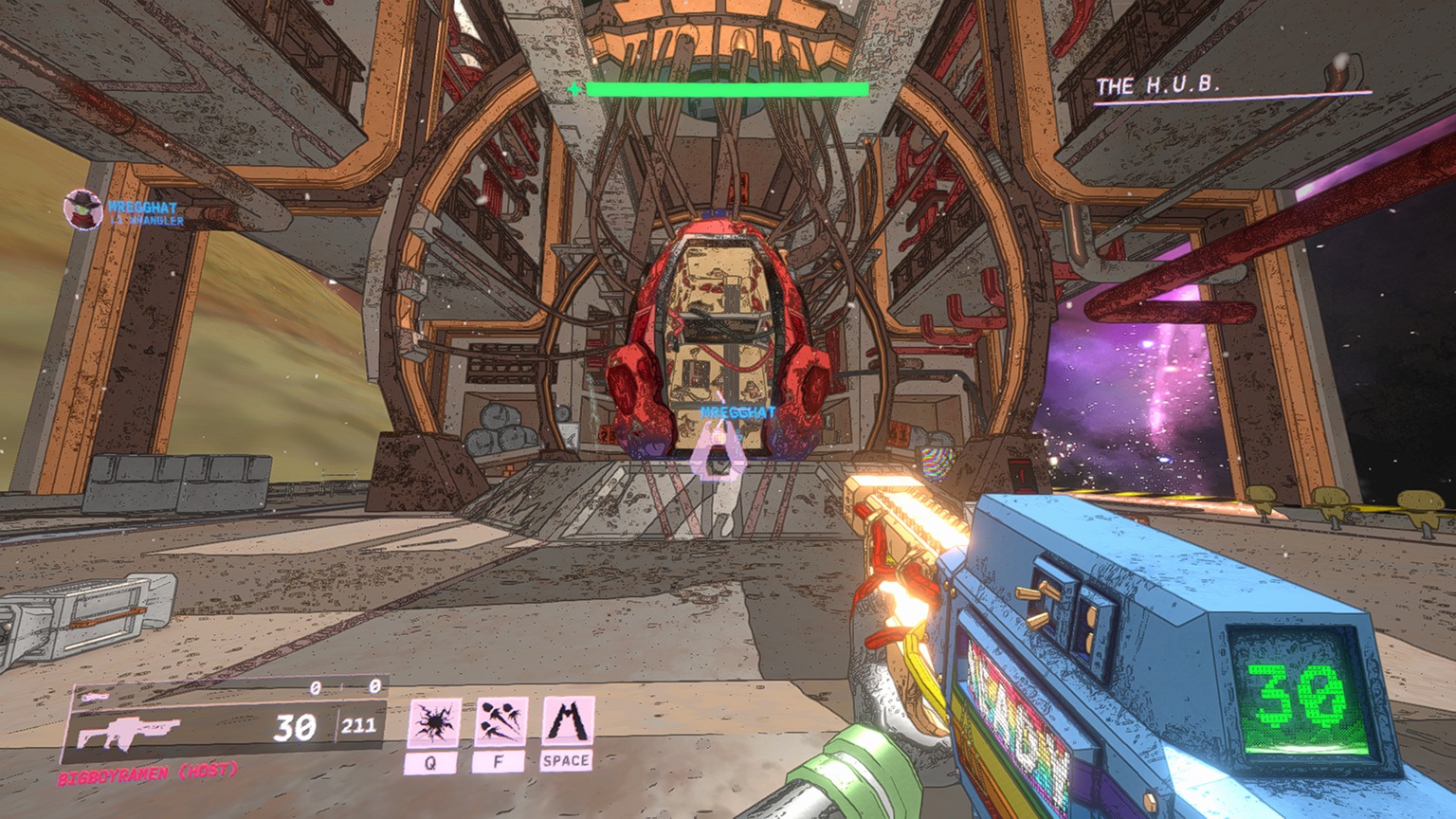
Task: Click teammate MrEggHat's wrangler portrait
Action: tap(82, 209)
